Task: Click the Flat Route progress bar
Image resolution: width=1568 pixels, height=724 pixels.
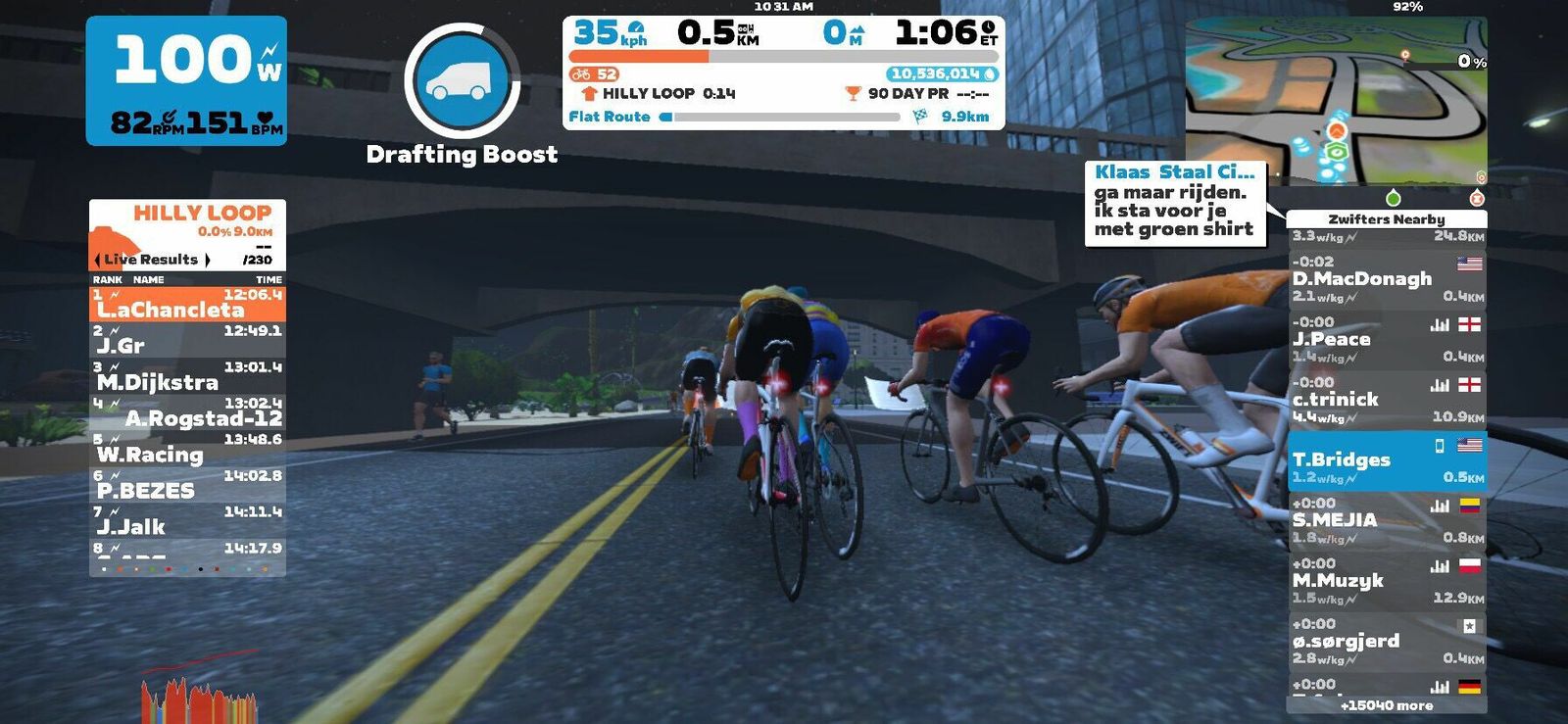Action: [x=781, y=117]
